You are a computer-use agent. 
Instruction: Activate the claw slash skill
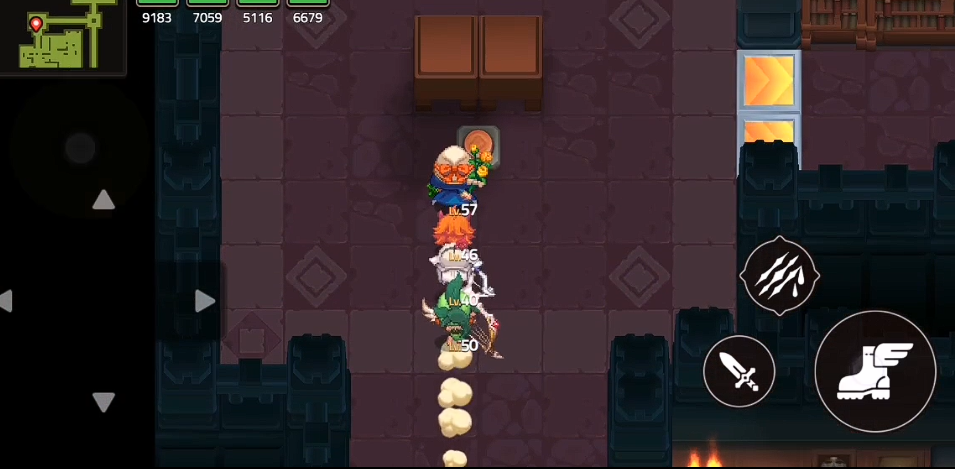(779, 276)
